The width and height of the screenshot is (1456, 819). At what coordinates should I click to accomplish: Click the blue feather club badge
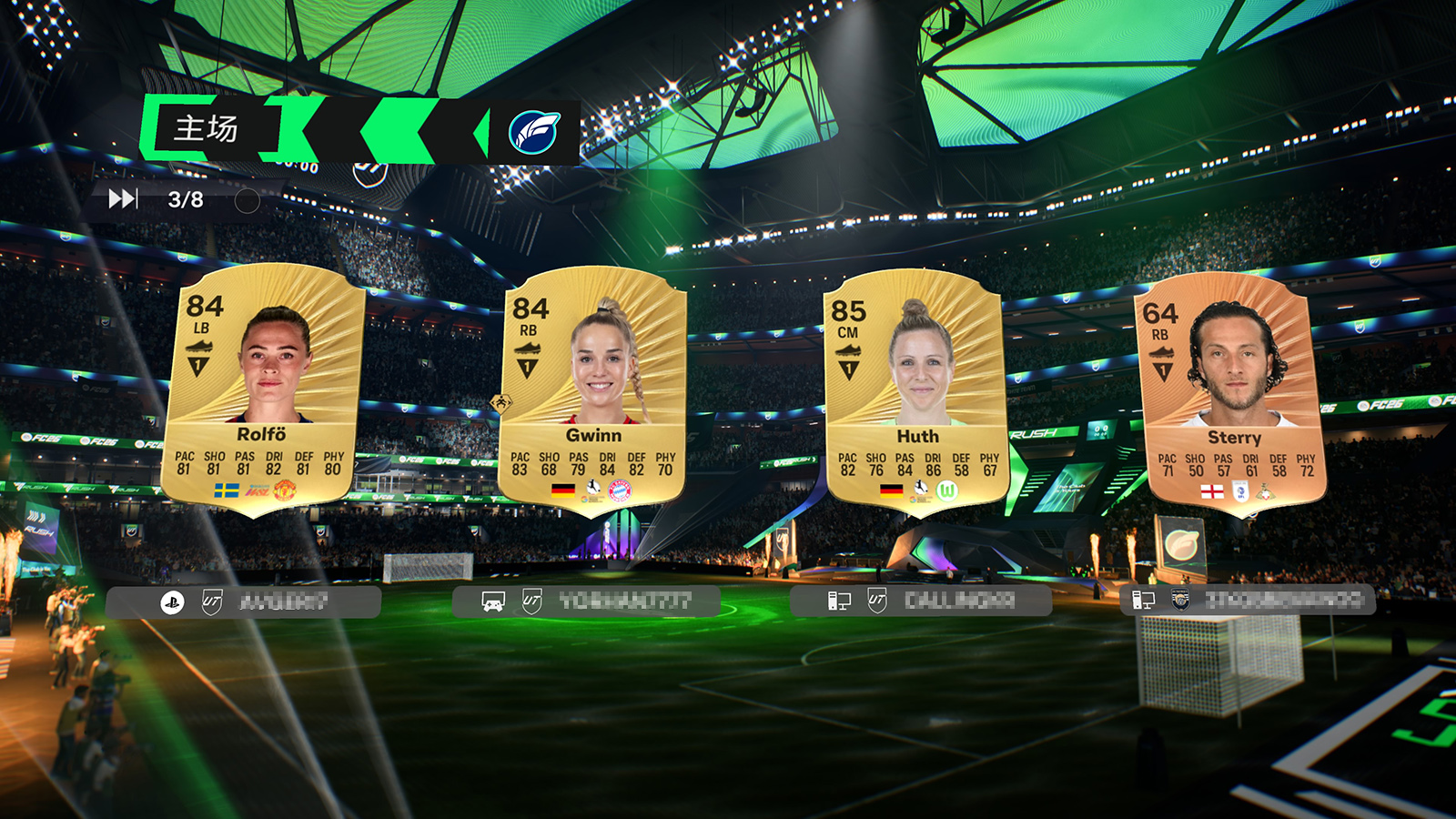coord(534,133)
